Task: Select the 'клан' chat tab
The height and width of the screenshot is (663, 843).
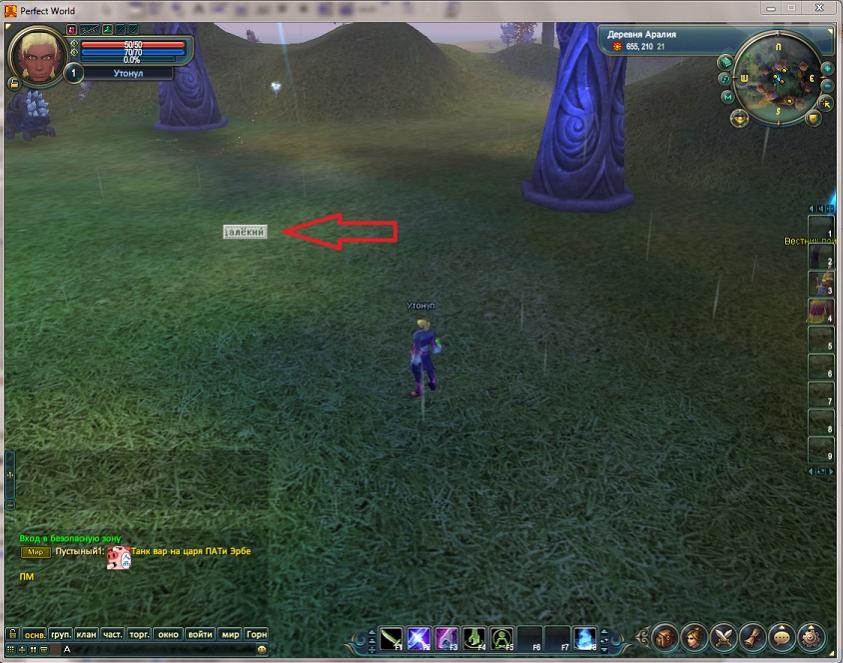Action: (x=86, y=634)
